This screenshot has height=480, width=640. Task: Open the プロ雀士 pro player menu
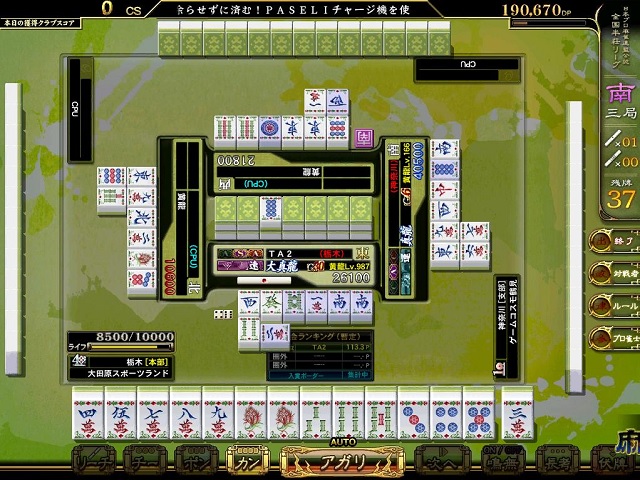point(610,339)
